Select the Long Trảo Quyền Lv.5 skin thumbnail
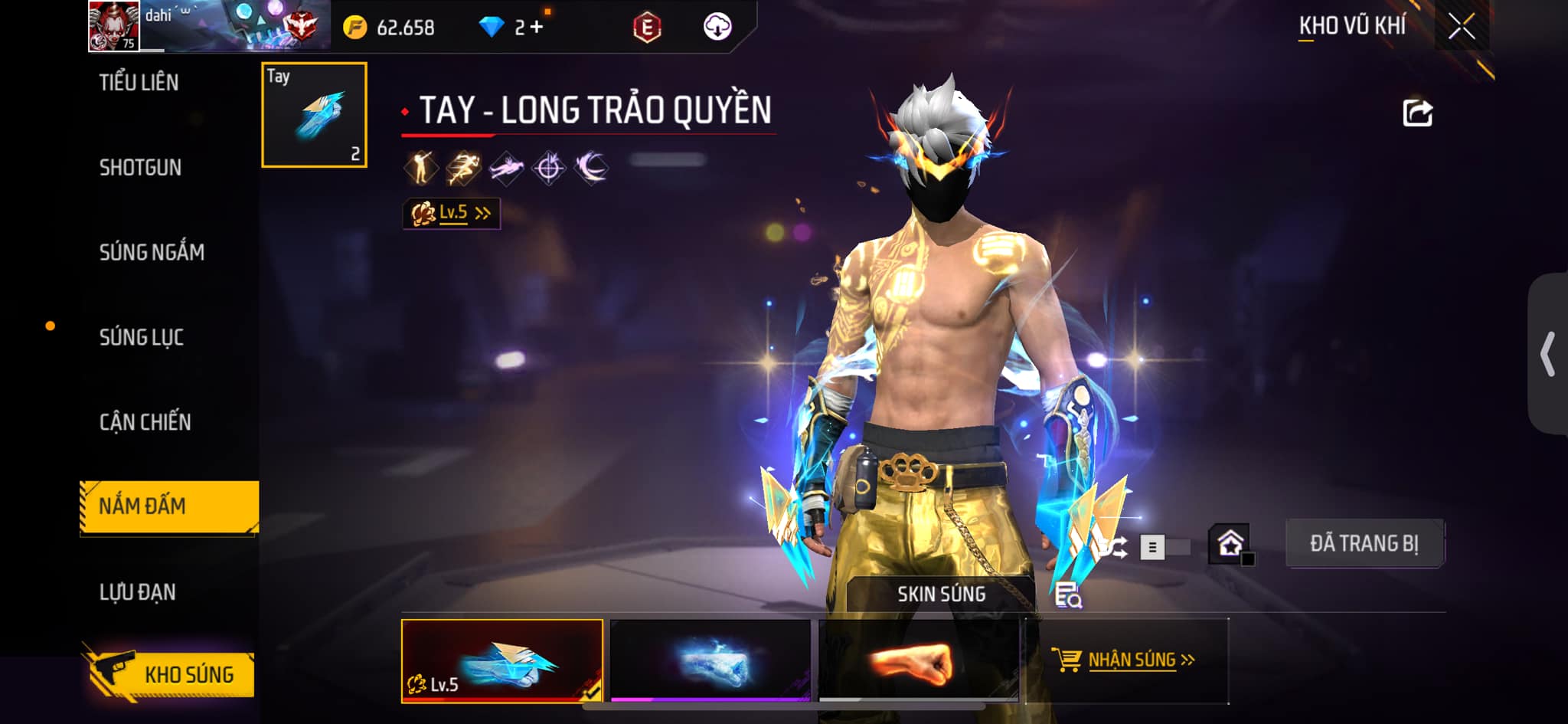 tap(502, 660)
